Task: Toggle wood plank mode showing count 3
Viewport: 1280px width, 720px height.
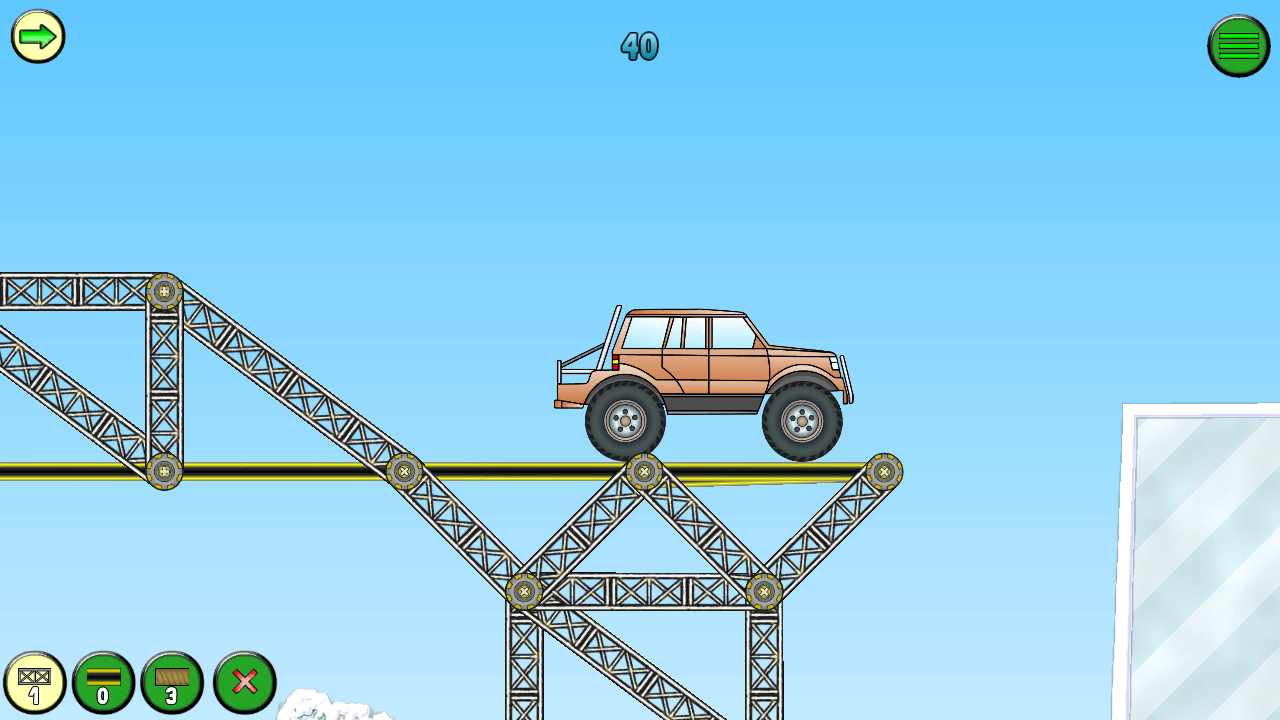Action: coord(173,683)
